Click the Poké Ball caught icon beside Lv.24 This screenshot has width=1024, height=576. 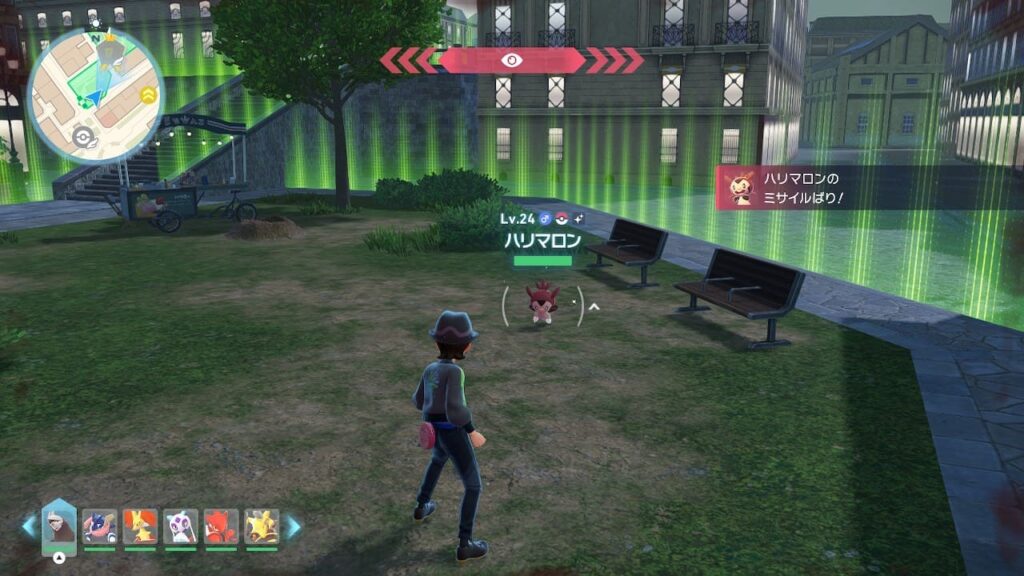pos(562,218)
